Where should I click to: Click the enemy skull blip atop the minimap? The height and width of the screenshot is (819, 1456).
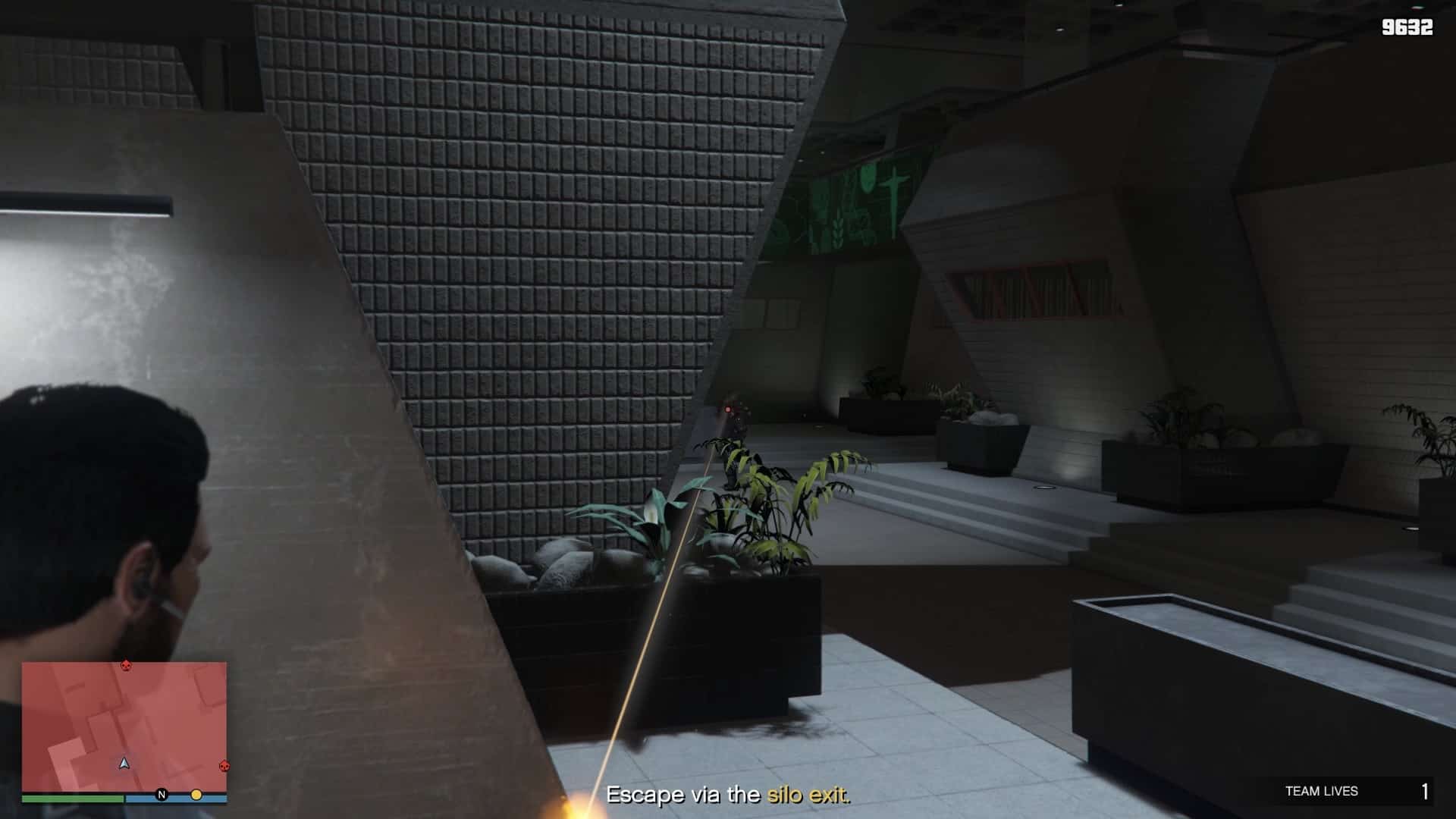[124, 666]
